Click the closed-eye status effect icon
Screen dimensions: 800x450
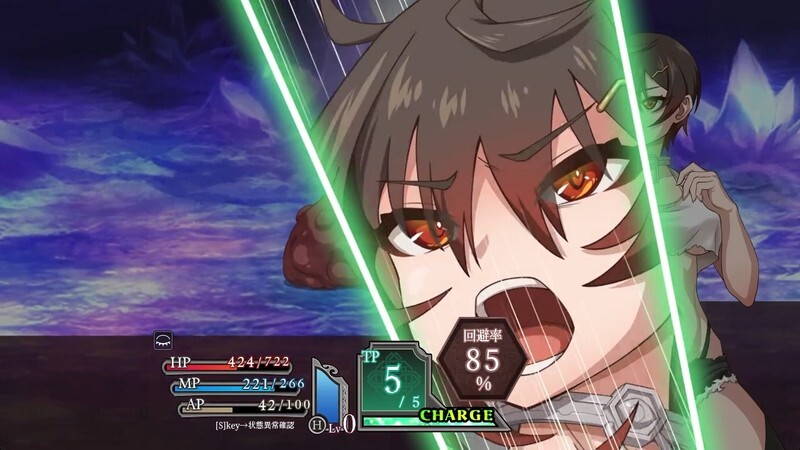(x=161, y=340)
